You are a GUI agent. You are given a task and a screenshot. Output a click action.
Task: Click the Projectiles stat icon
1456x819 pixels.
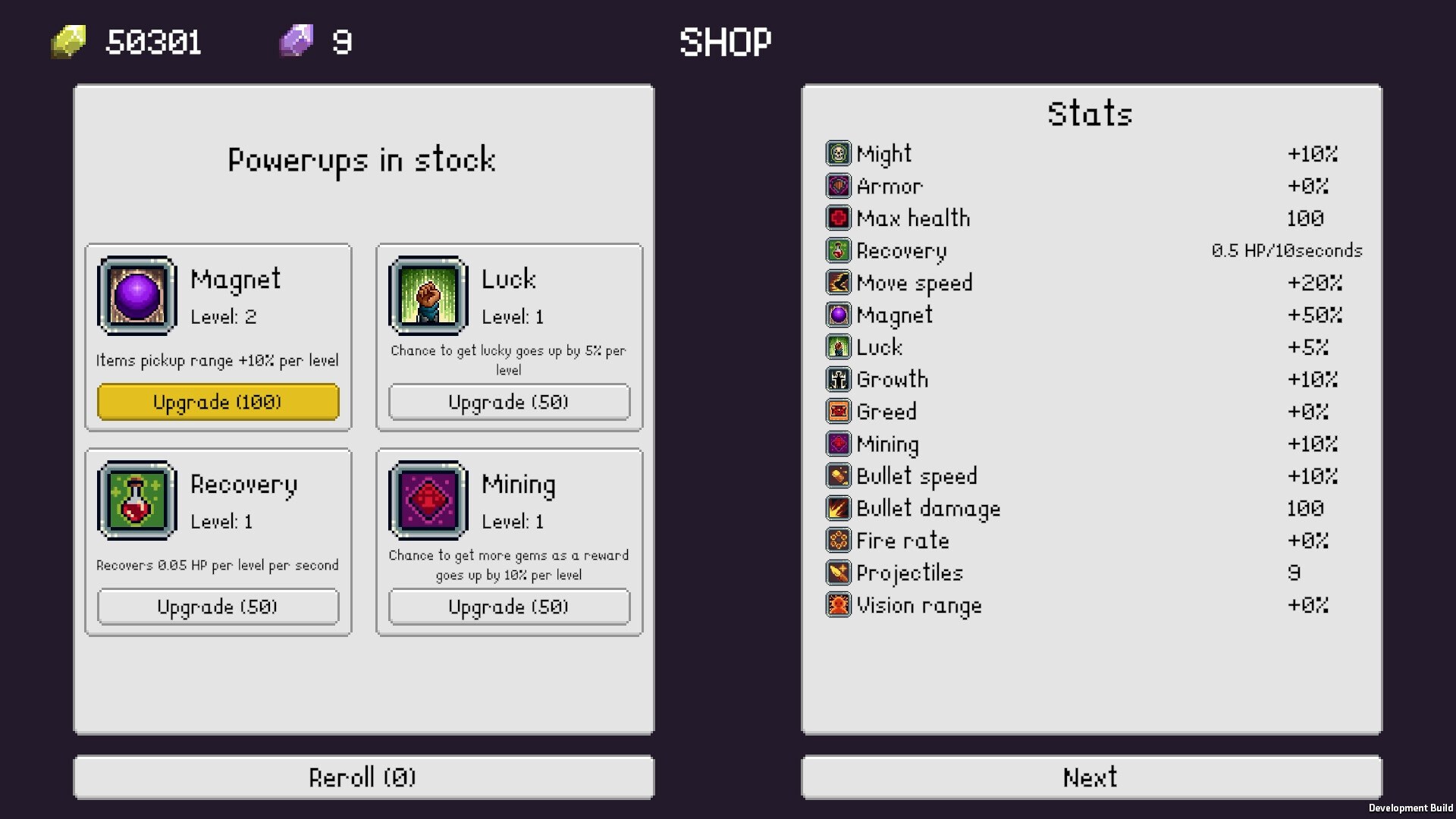coord(839,573)
